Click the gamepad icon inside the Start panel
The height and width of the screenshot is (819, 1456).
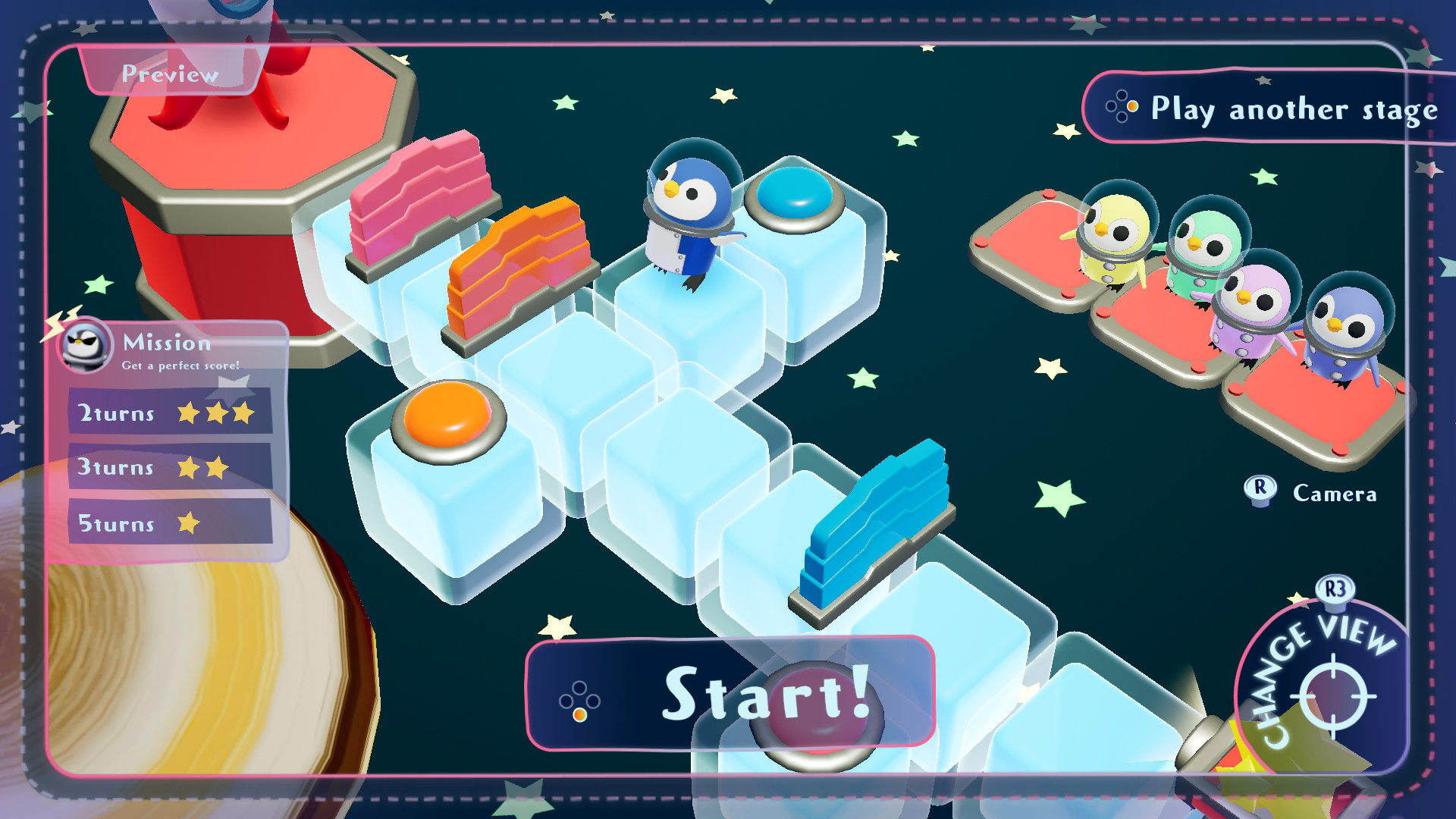(x=581, y=701)
